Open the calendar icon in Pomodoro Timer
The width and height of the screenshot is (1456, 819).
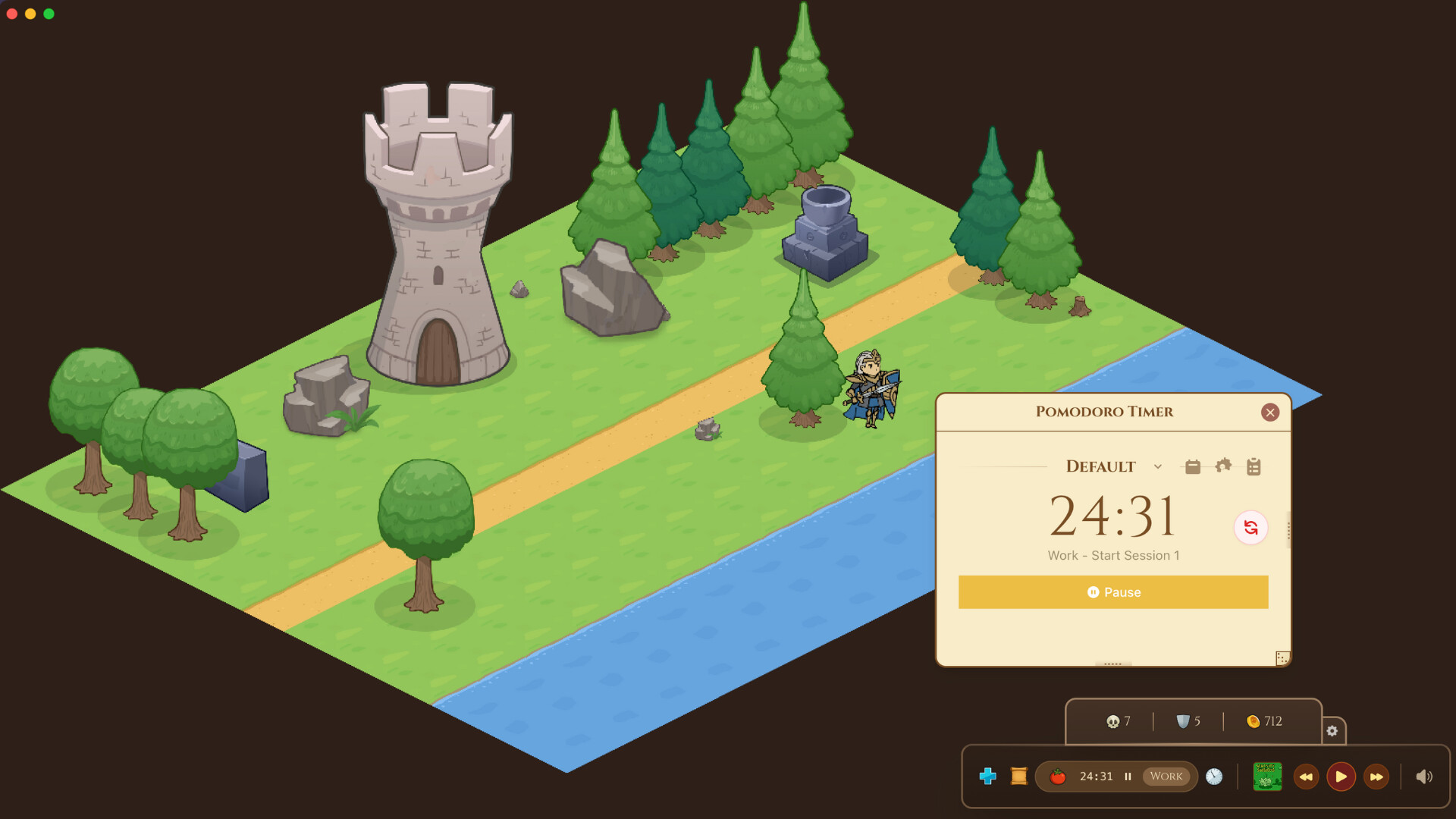click(1192, 466)
